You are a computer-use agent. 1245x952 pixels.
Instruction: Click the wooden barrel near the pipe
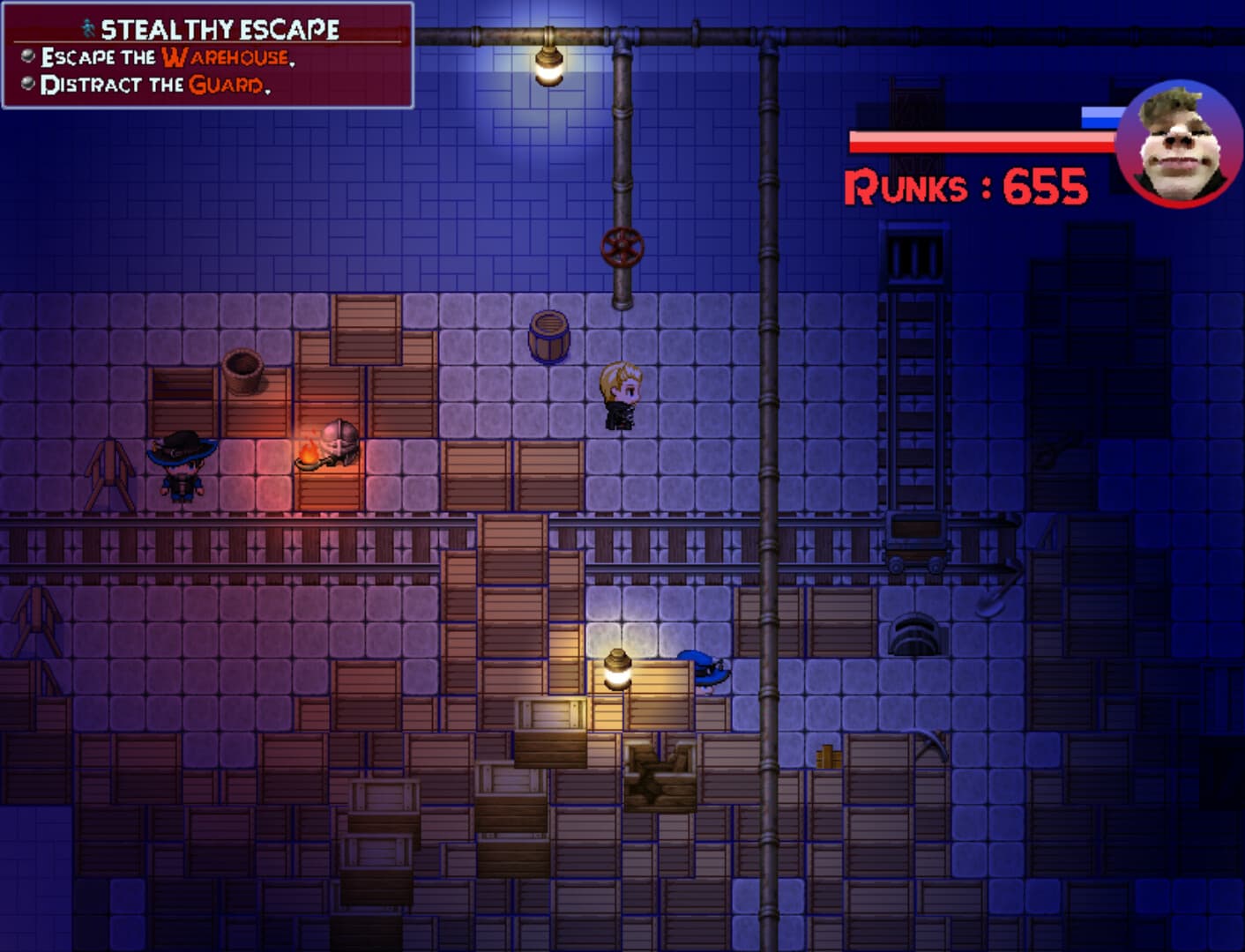tap(547, 336)
